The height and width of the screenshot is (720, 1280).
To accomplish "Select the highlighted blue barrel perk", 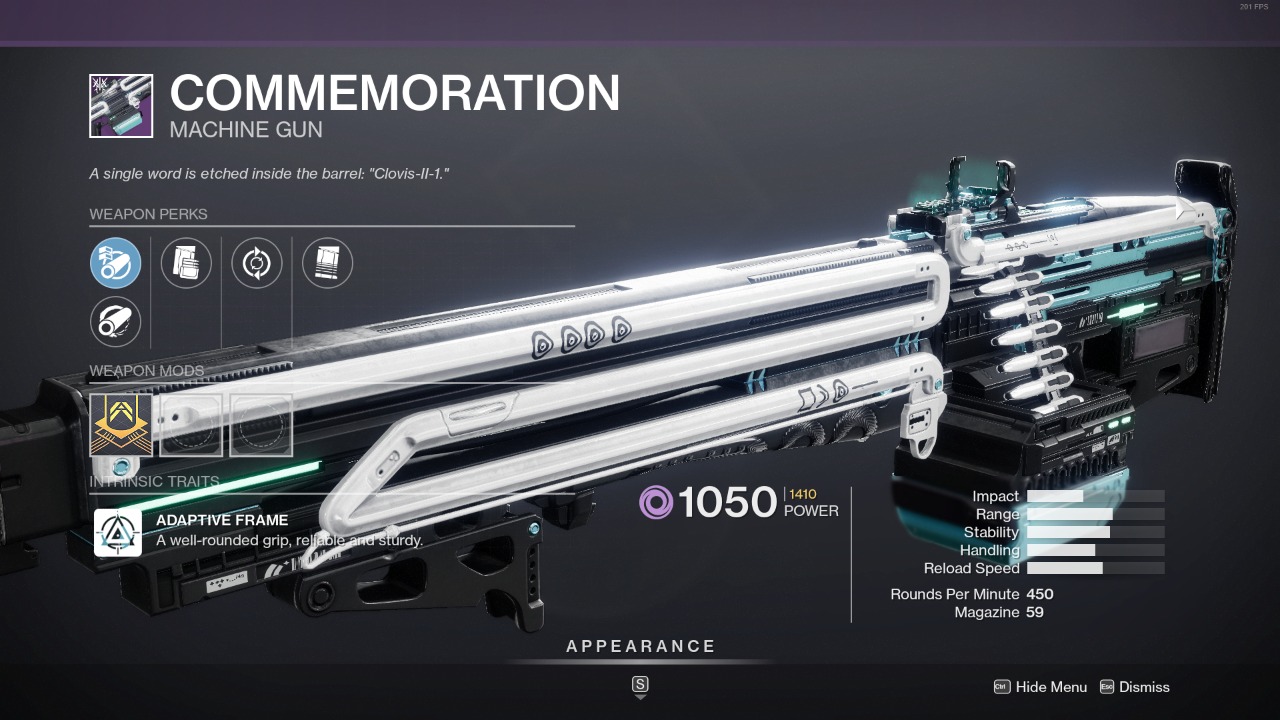I will [x=115, y=263].
